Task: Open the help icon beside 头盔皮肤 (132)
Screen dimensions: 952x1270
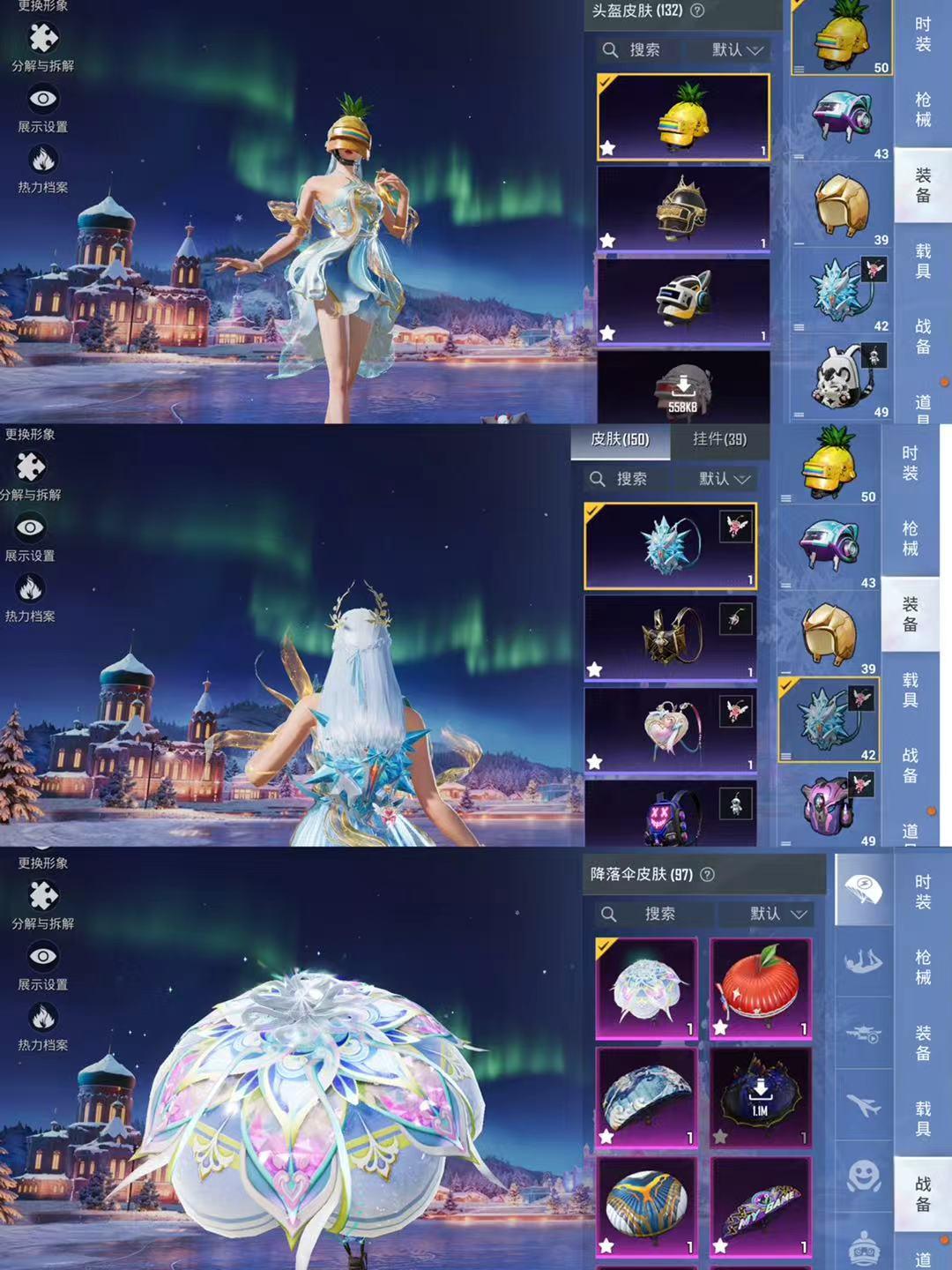Action: 697,11
